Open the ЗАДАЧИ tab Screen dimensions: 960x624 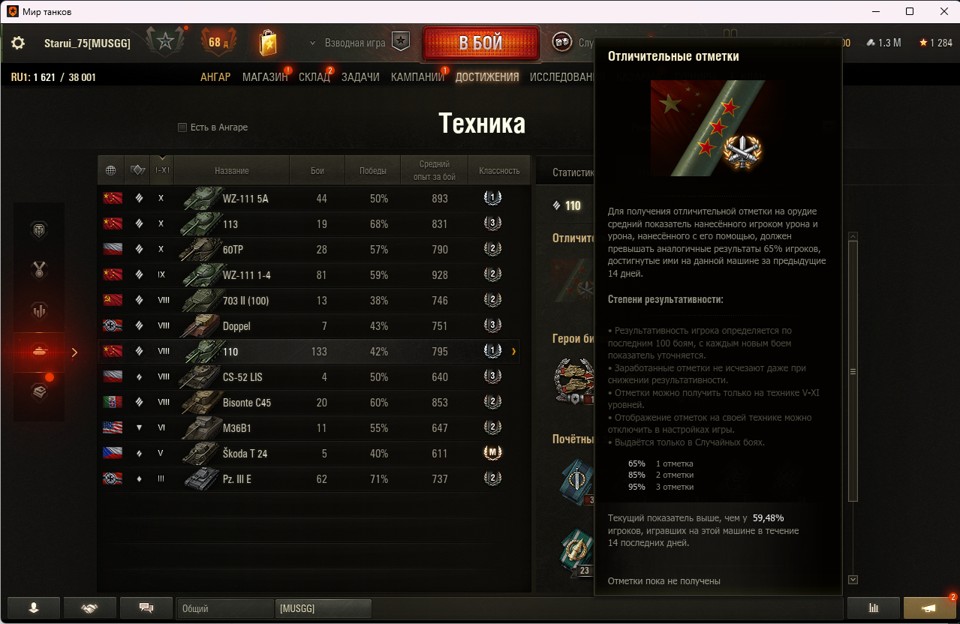click(360, 77)
